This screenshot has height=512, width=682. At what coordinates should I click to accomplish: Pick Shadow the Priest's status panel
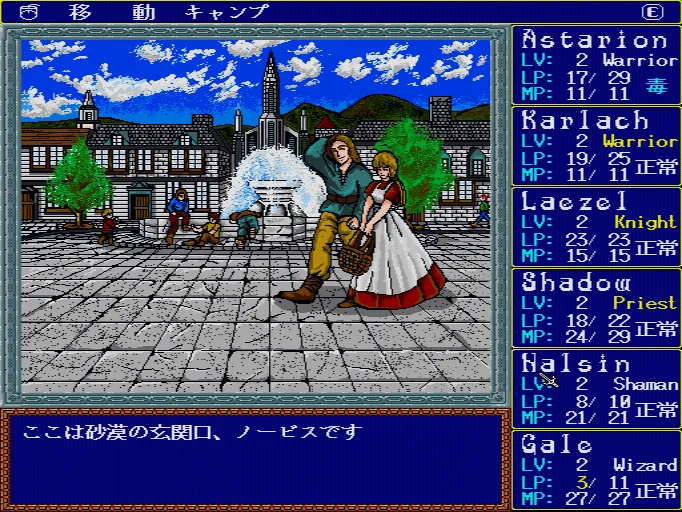click(x=597, y=307)
